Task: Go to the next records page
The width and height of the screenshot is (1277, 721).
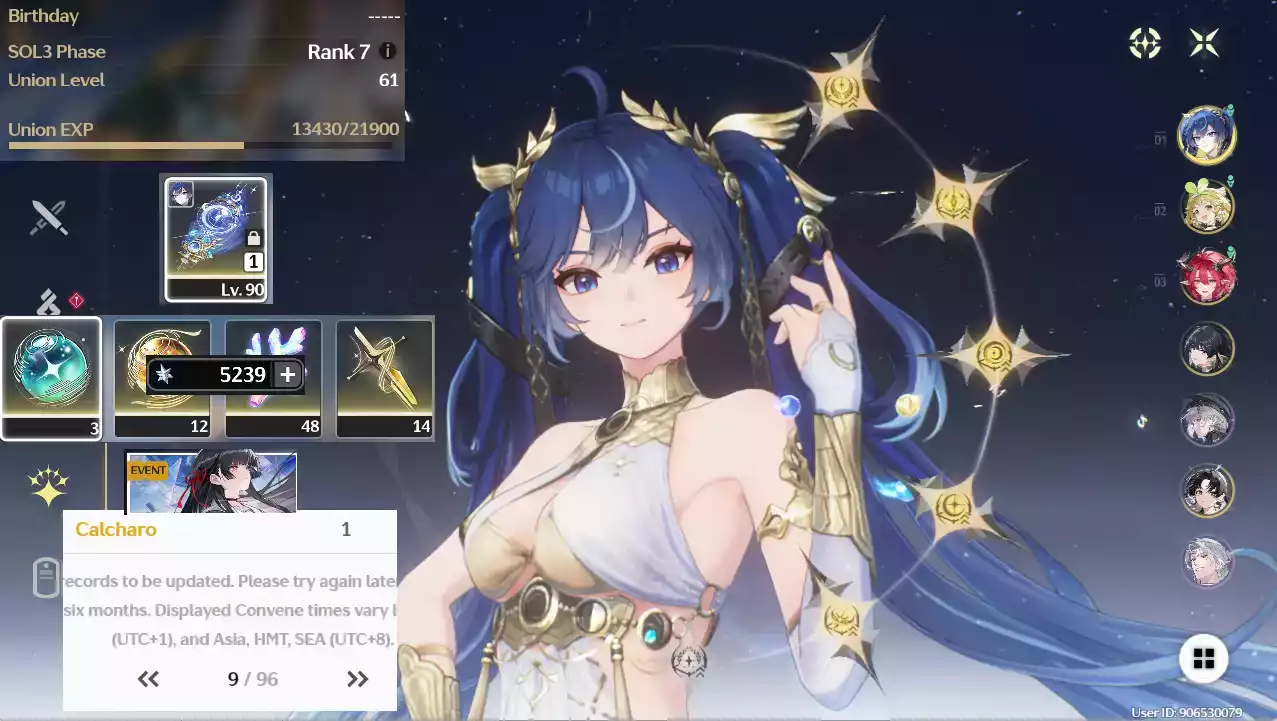Action: click(x=357, y=680)
